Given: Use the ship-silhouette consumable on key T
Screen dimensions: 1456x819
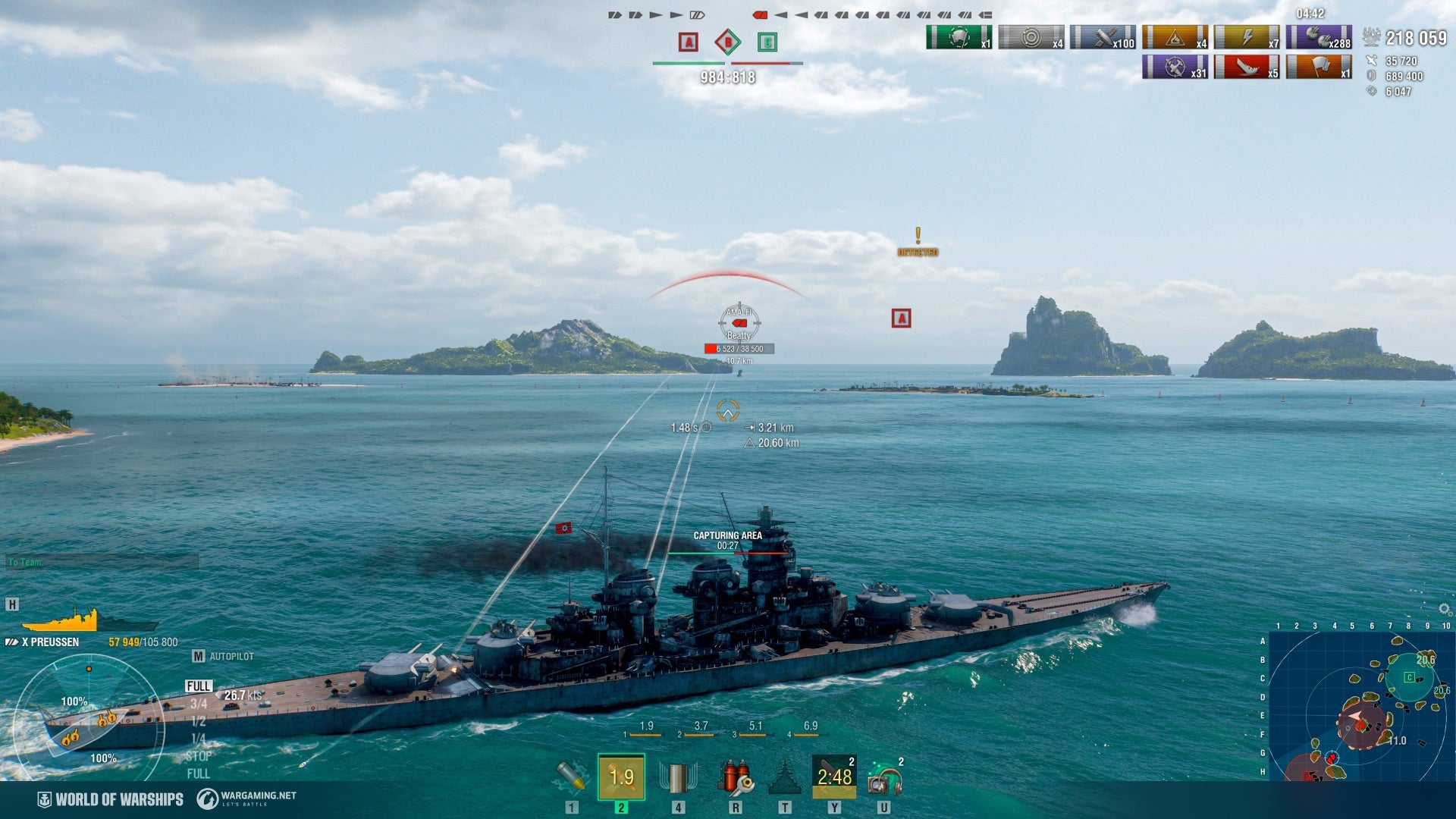Looking at the screenshot, I should pos(785,777).
